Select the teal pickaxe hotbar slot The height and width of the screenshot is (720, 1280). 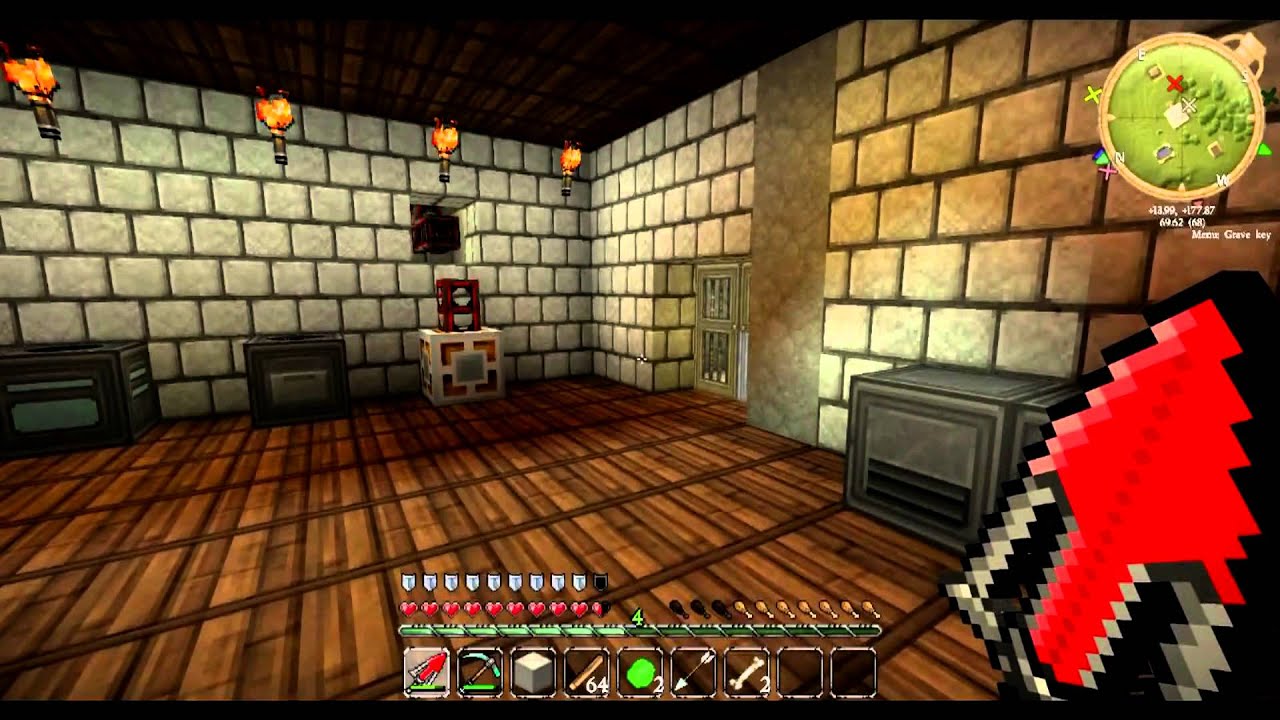[480, 673]
